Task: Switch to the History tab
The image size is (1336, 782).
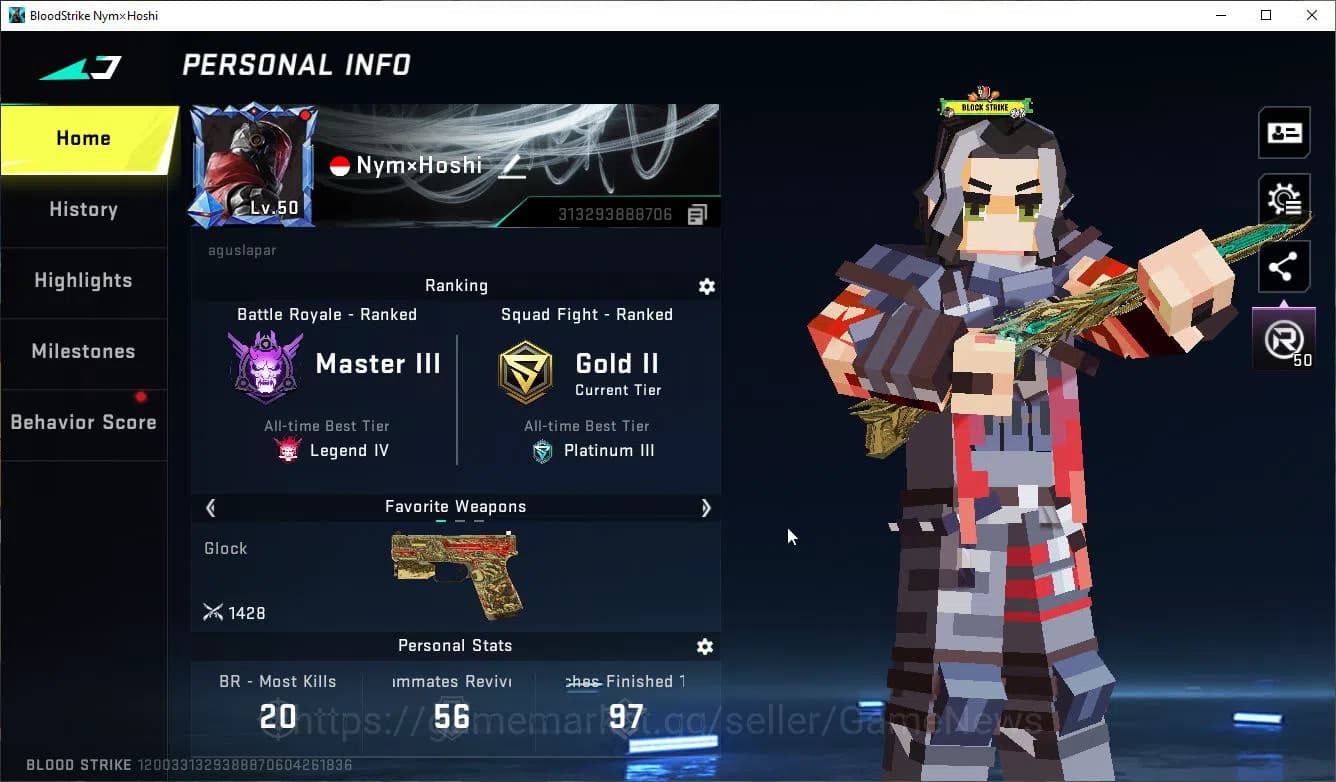Action: click(x=83, y=209)
